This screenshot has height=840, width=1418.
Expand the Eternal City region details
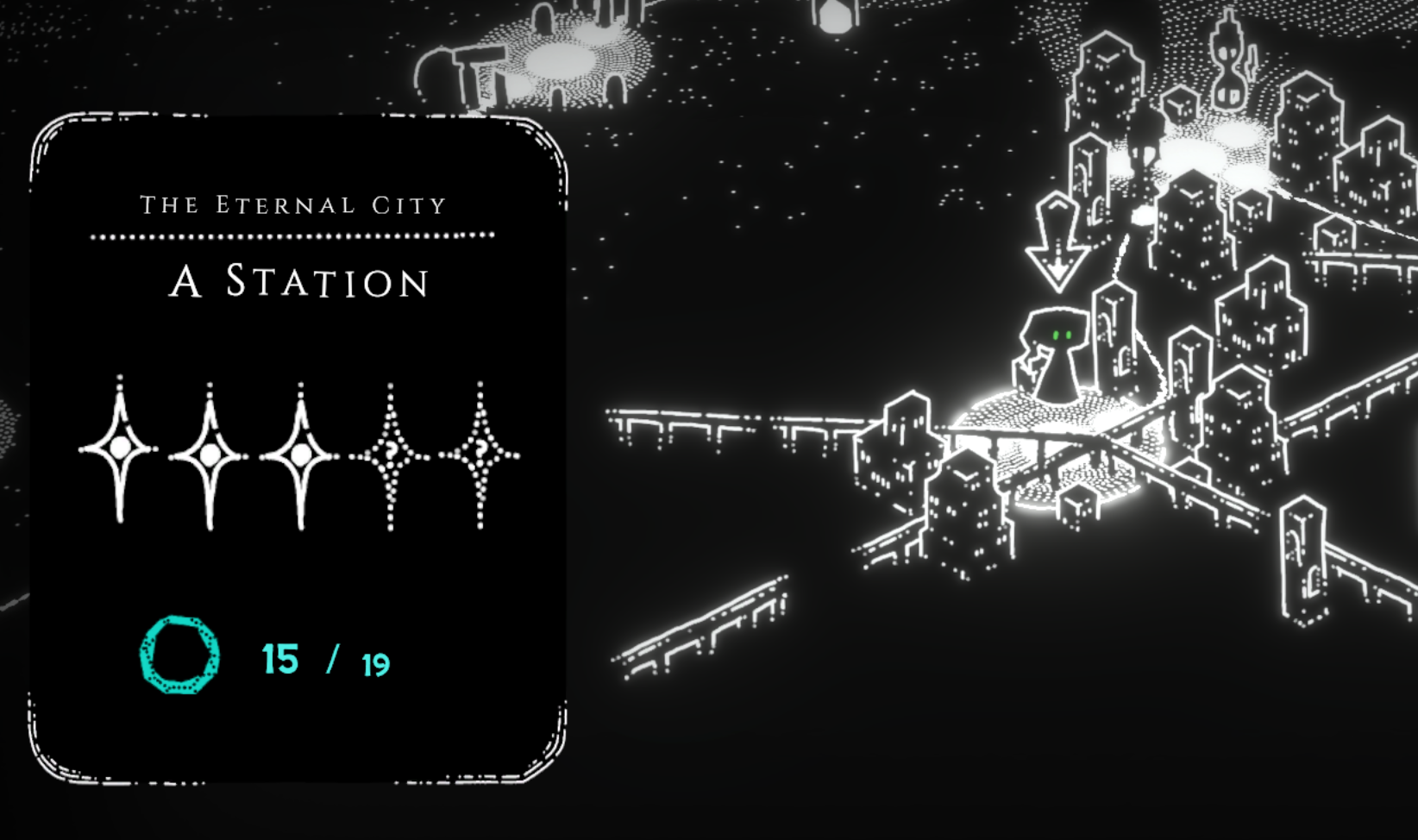tap(293, 204)
